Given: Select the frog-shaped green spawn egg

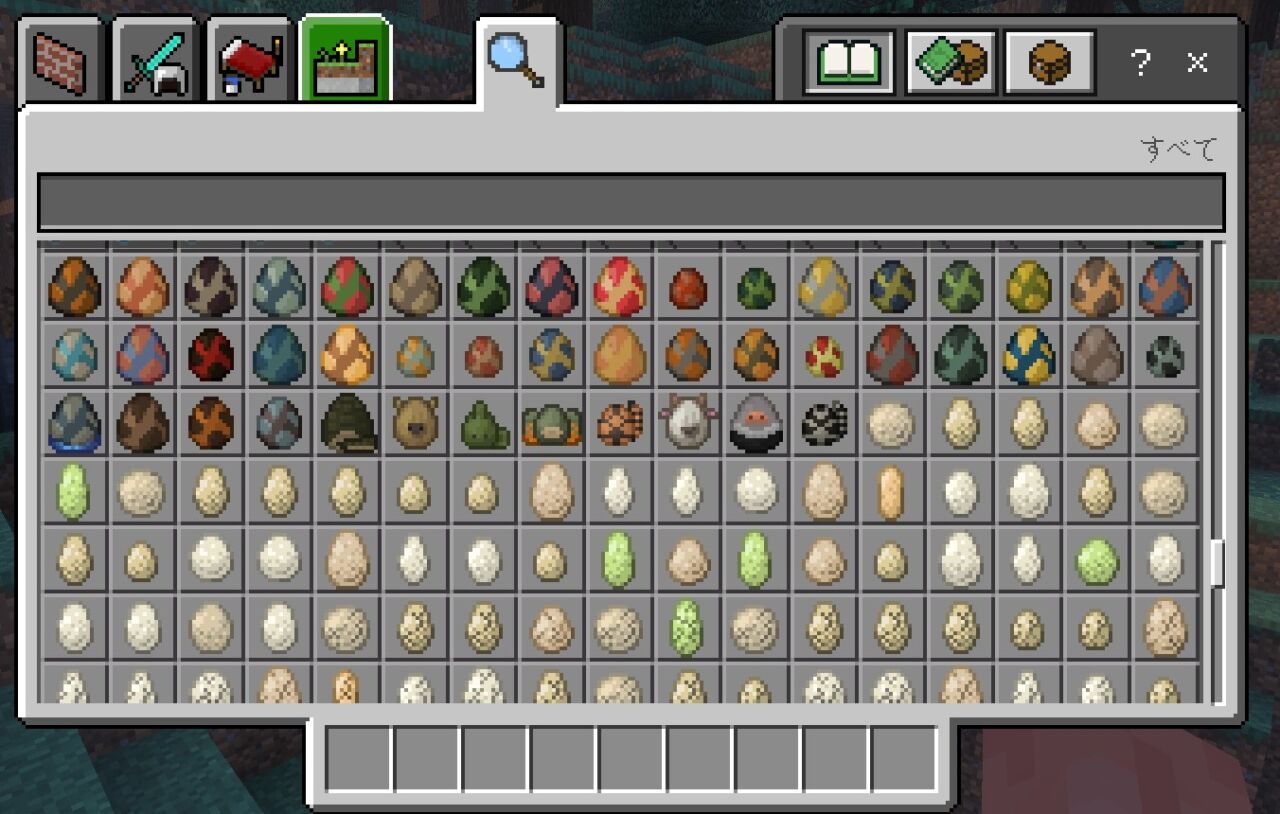Looking at the screenshot, I should [x=551, y=423].
